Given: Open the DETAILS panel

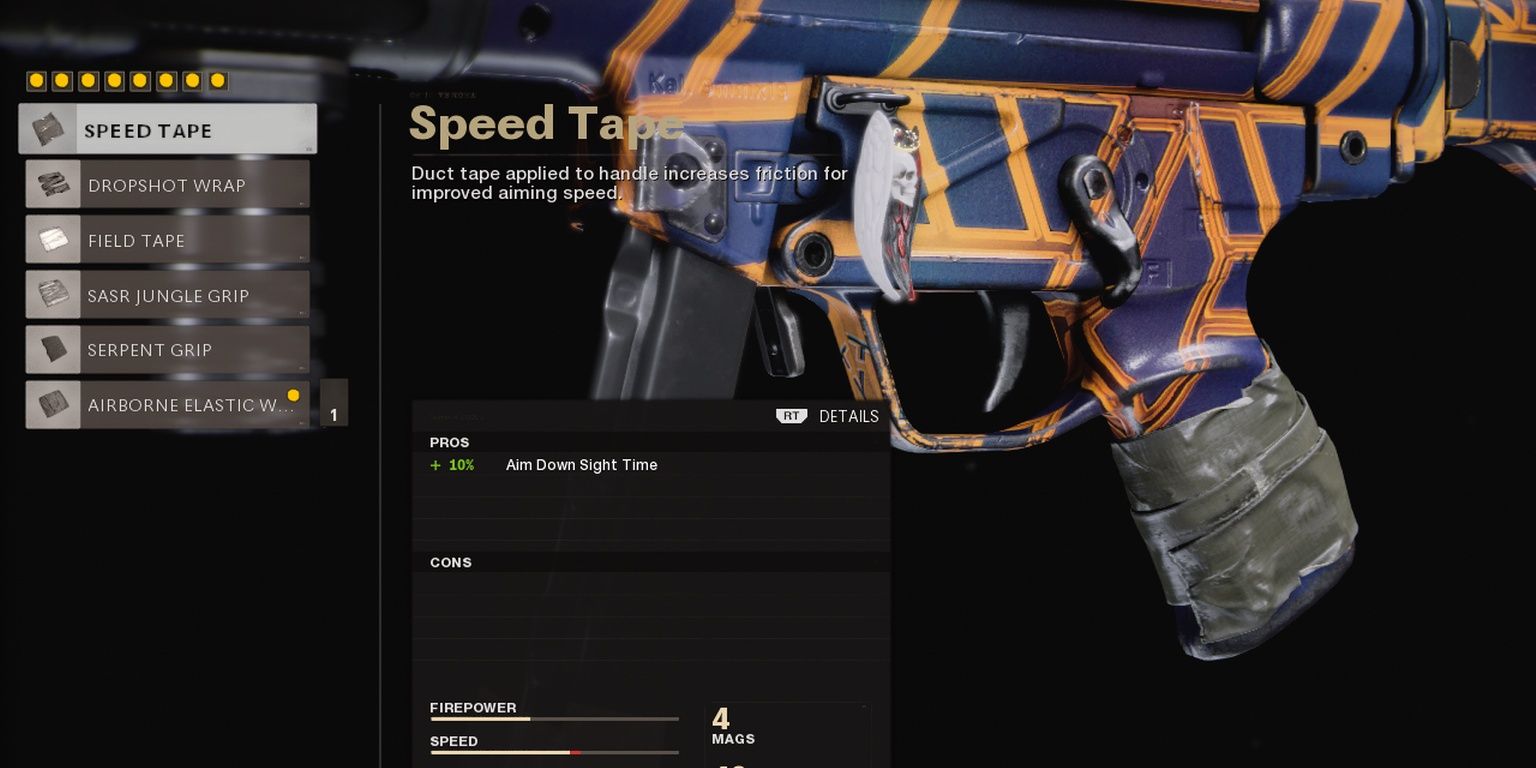Looking at the screenshot, I should tap(849, 415).
